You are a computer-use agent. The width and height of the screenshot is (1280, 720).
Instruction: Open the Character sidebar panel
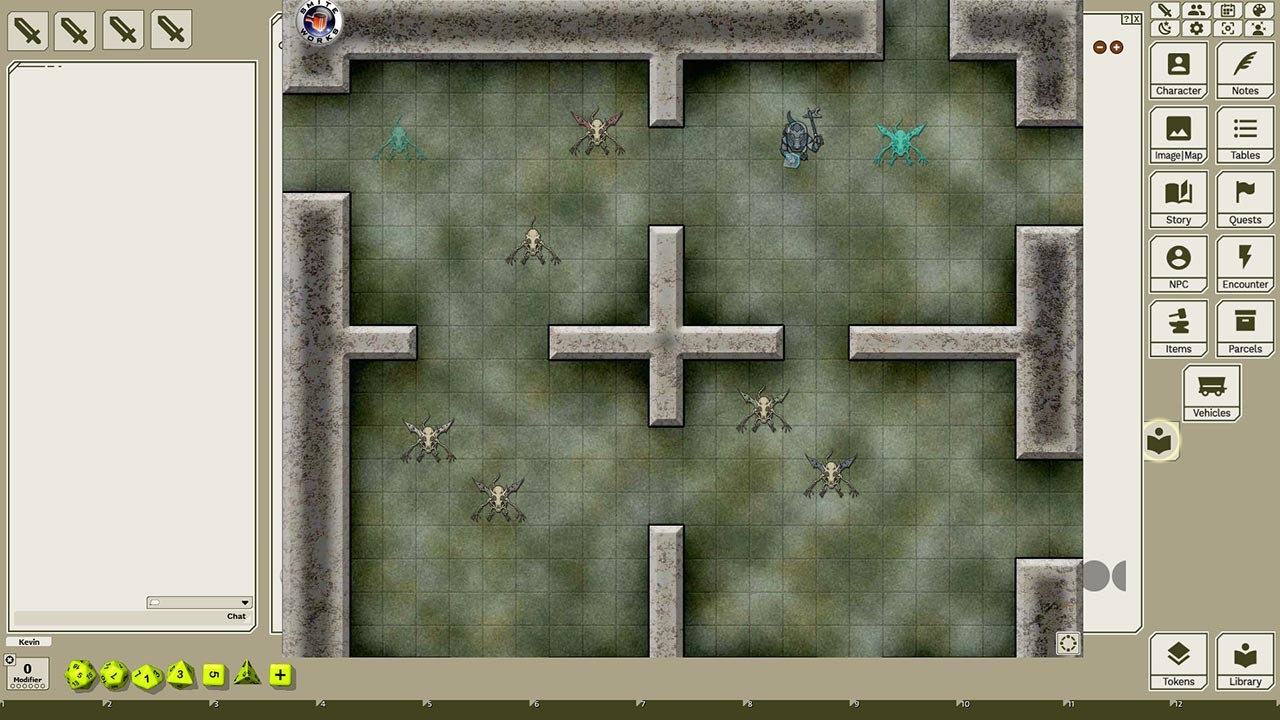(1178, 70)
